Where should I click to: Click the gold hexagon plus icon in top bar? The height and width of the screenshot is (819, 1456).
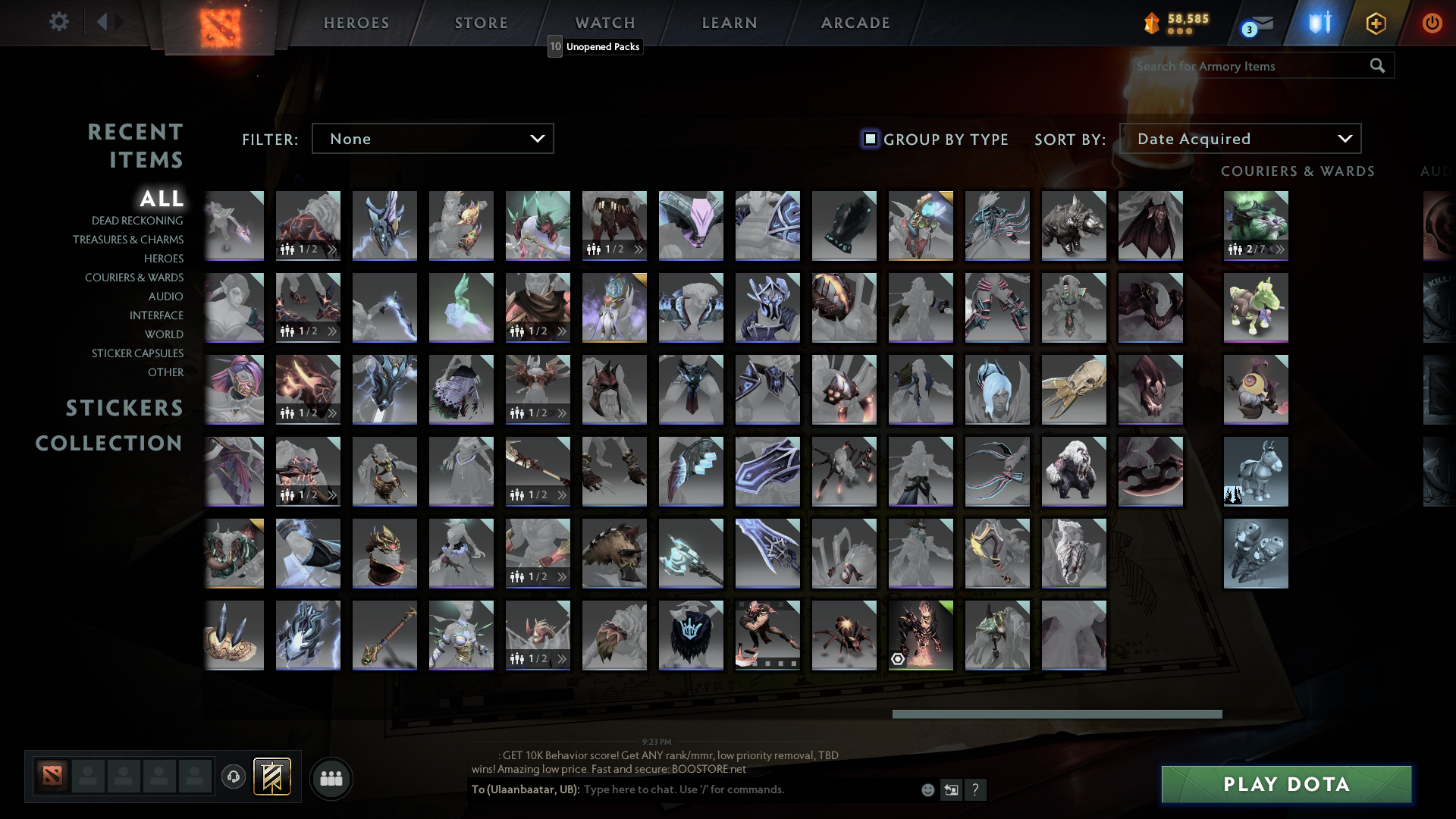point(1376,22)
